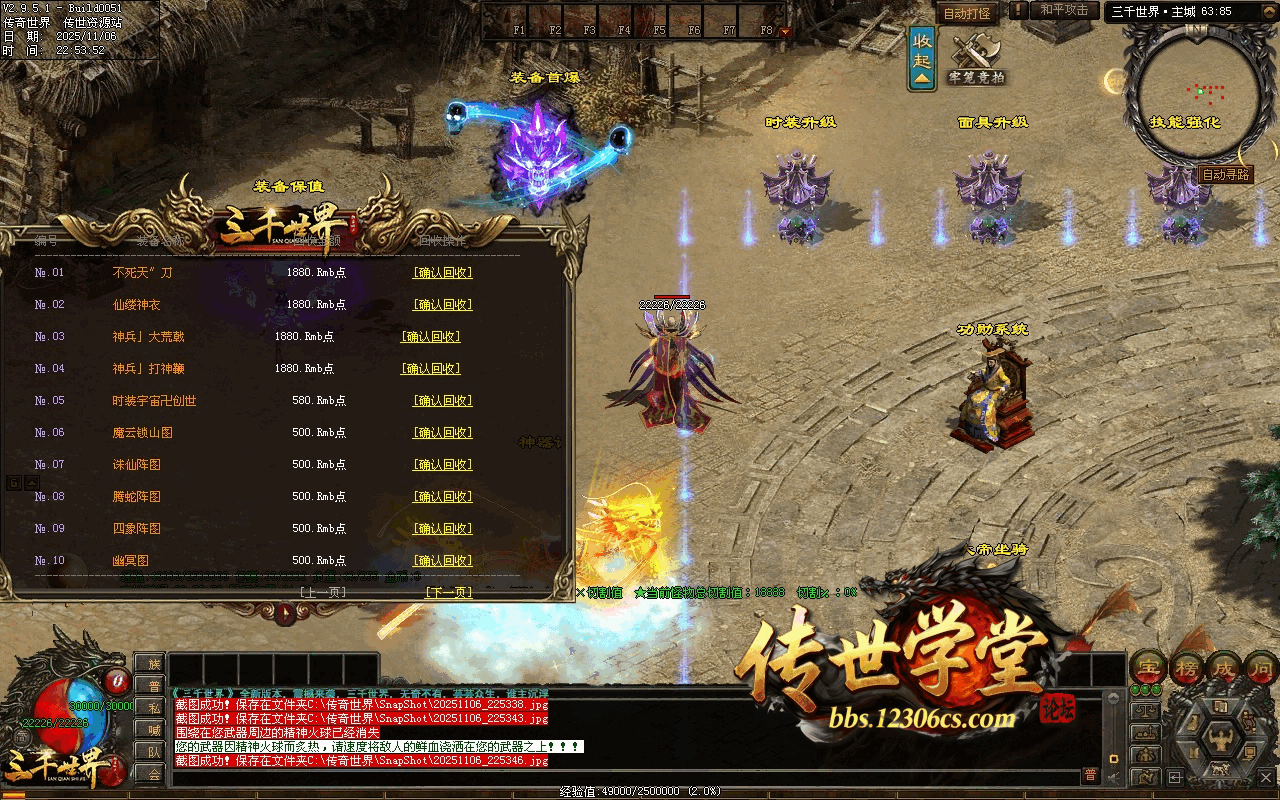This screenshot has width=1280, height=800.
Task: Toggle 自动打怪 auto-fight button
Action: coord(967,14)
